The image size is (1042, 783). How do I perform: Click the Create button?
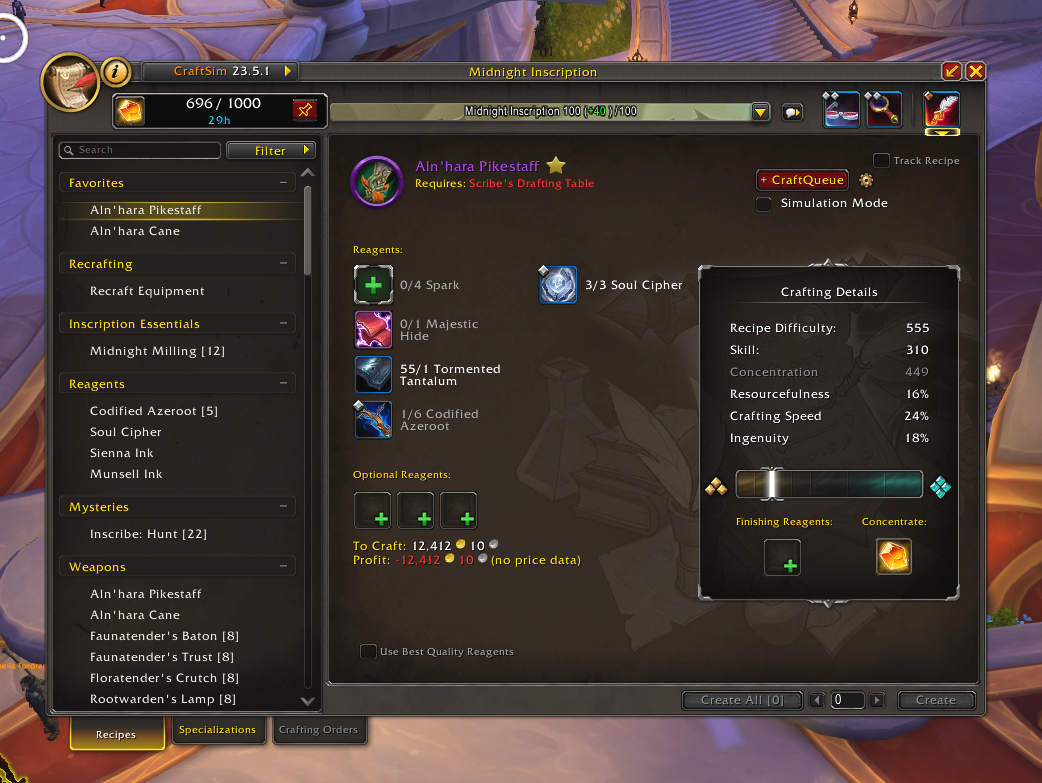pos(935,700)
